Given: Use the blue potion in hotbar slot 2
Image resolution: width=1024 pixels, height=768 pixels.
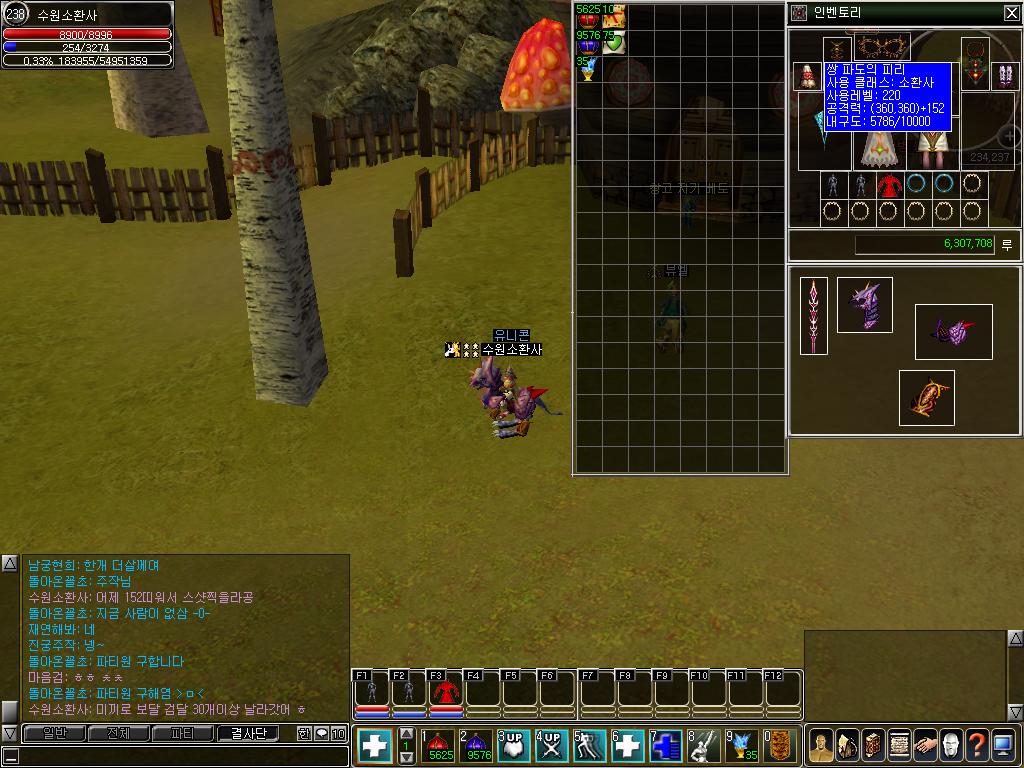Looking at the screenshot, I should (478, 746).
